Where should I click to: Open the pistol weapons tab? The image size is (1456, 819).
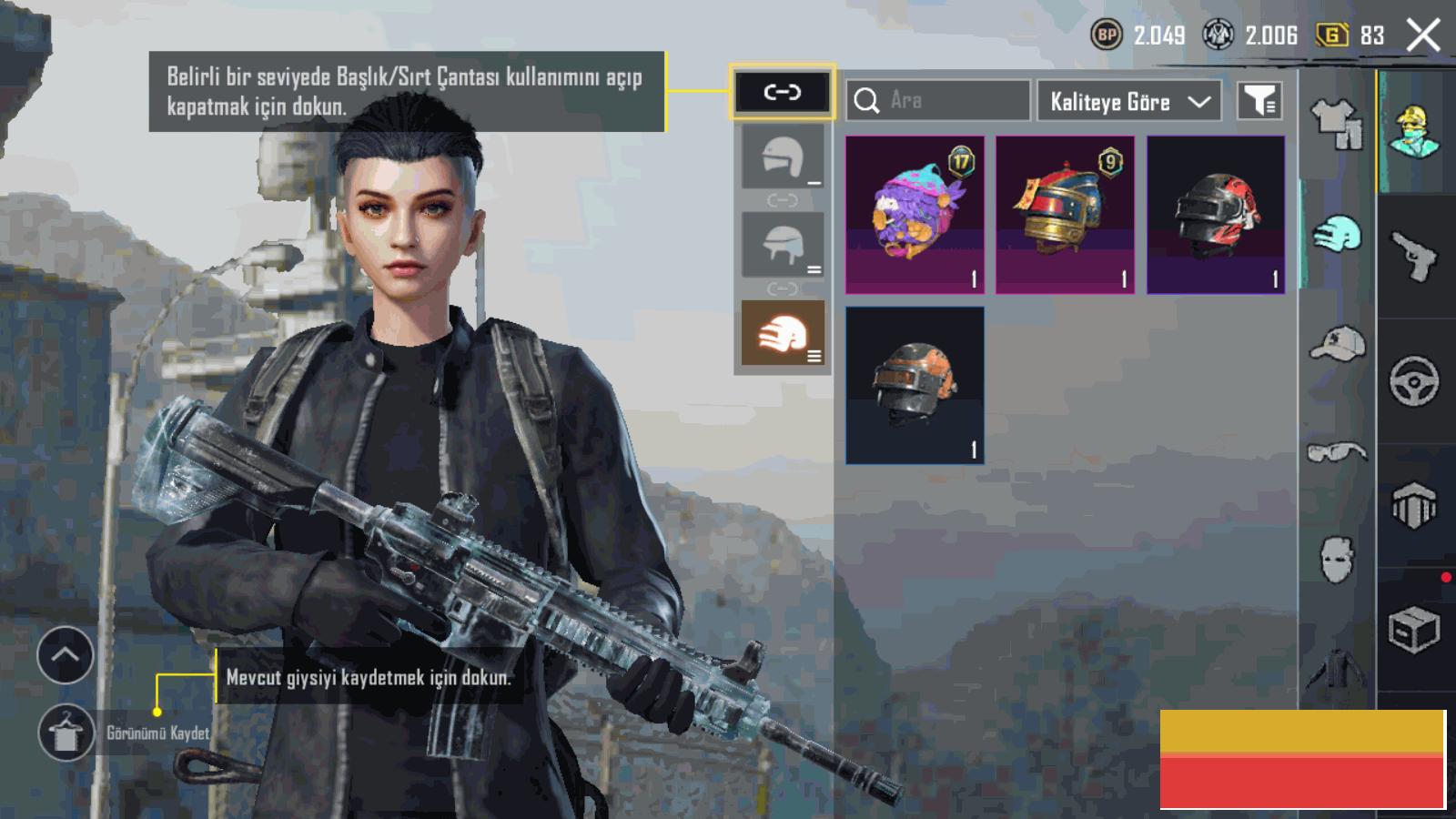(1414, 256)
